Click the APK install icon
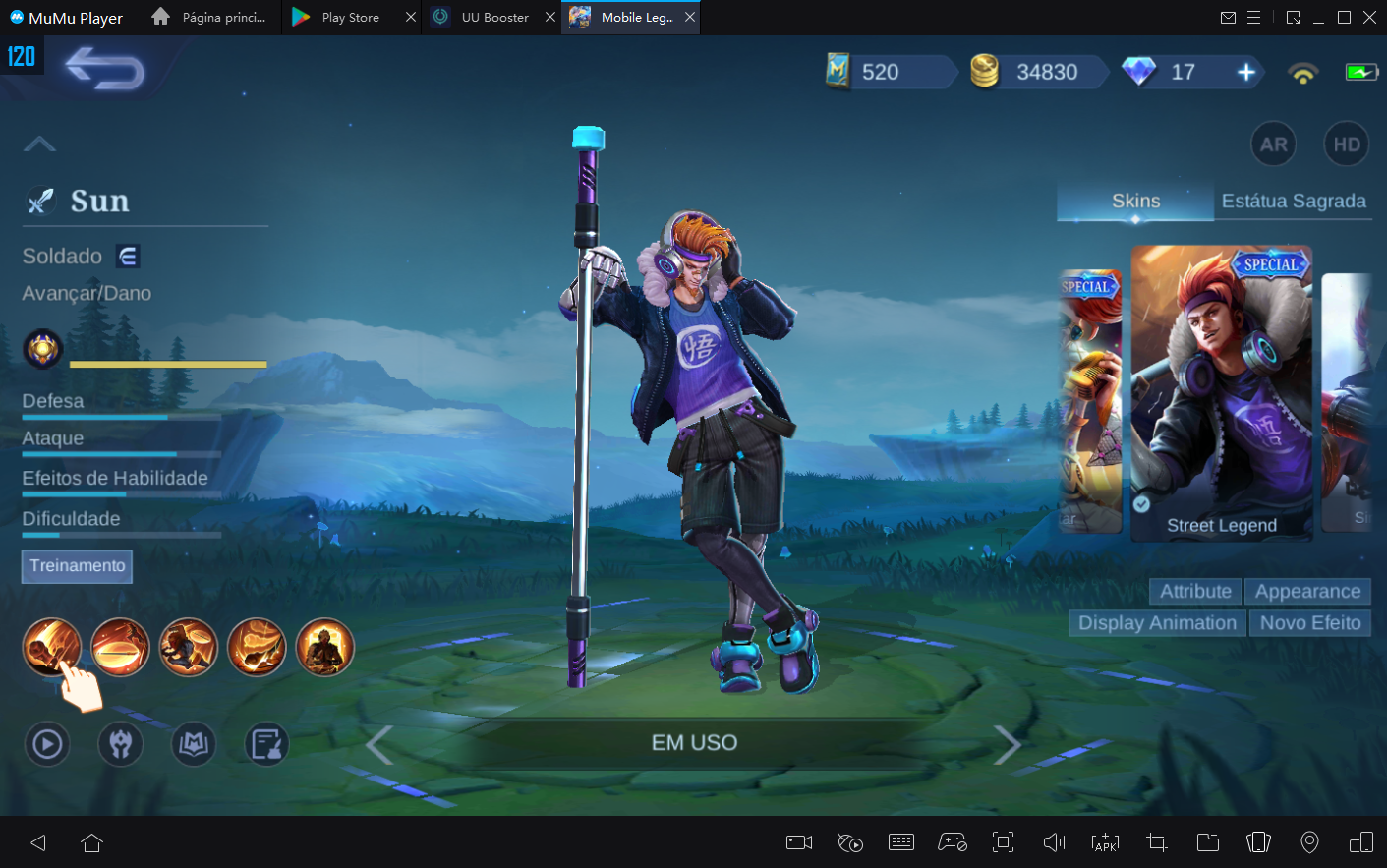Screen dimensions: 1387x868 coord(1105,842)
